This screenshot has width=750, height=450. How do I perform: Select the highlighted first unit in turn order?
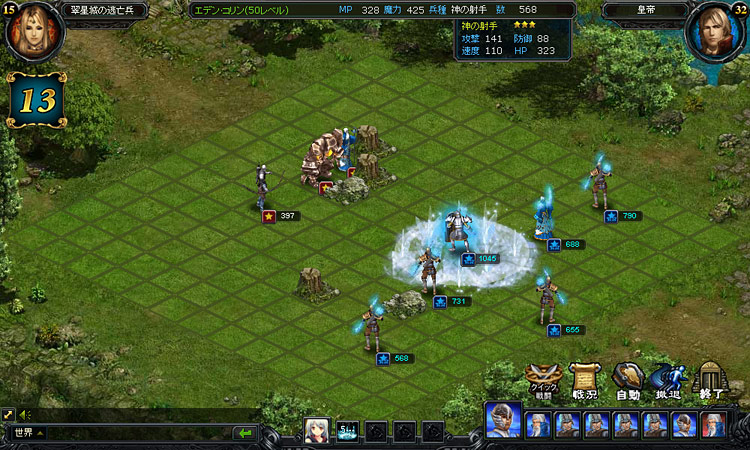[503, 422]
